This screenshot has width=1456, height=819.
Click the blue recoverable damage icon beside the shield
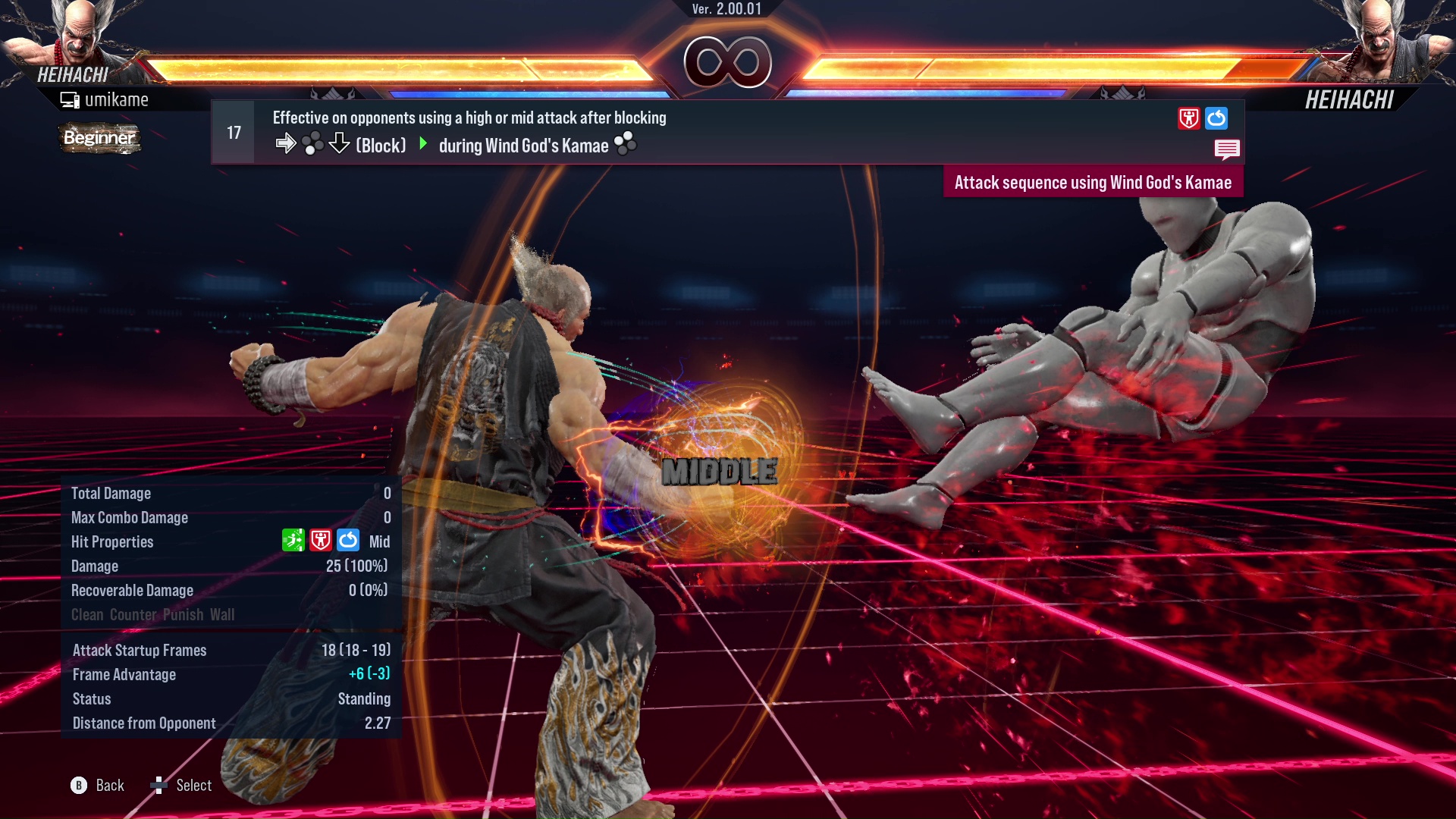point(1215,118)
